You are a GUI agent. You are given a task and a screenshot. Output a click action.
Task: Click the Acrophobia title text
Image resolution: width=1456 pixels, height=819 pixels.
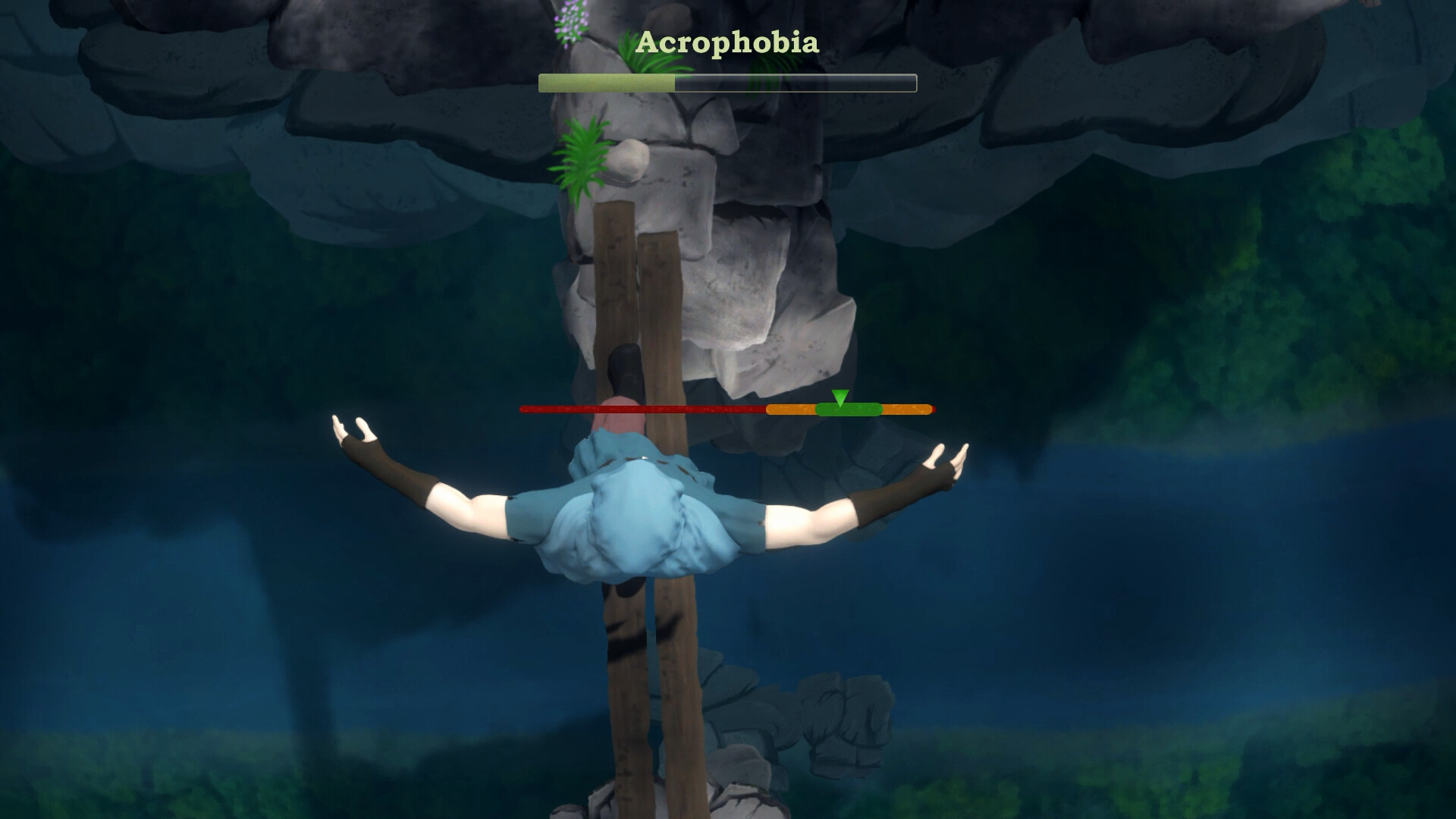728,43
